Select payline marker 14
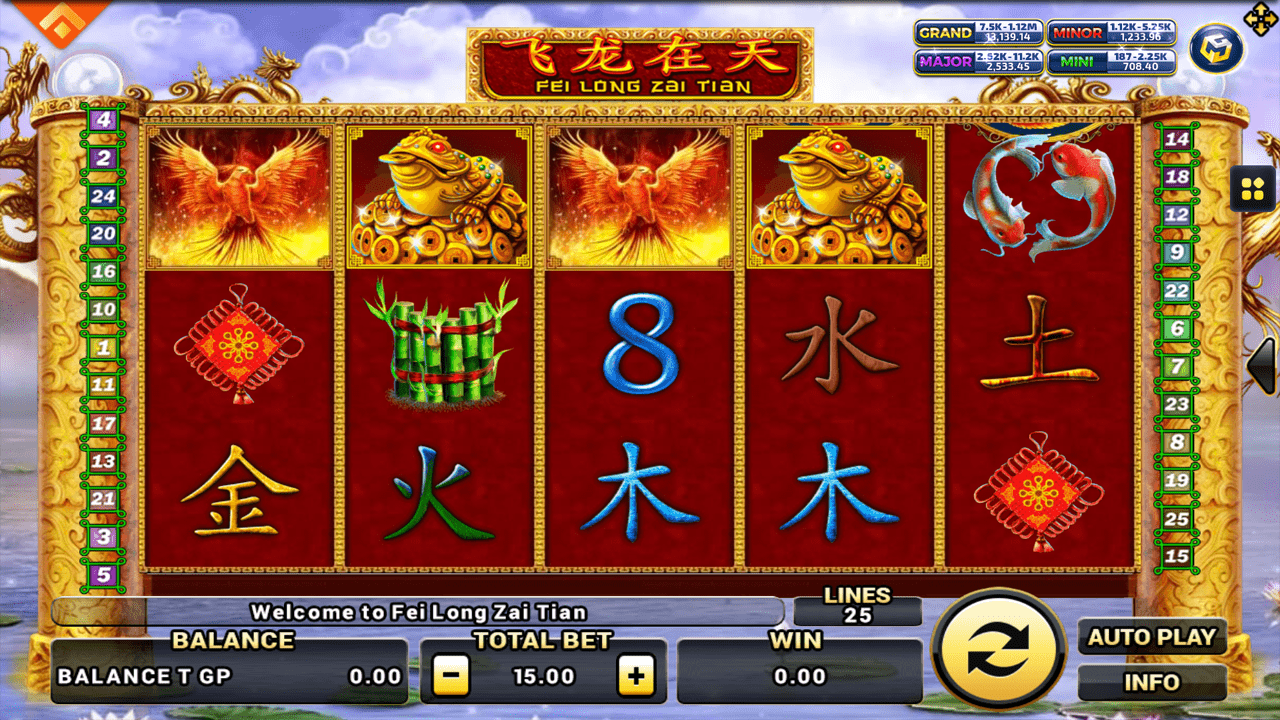The width and height of the screenshot is (1280, 720). (x=1177, y=139)
